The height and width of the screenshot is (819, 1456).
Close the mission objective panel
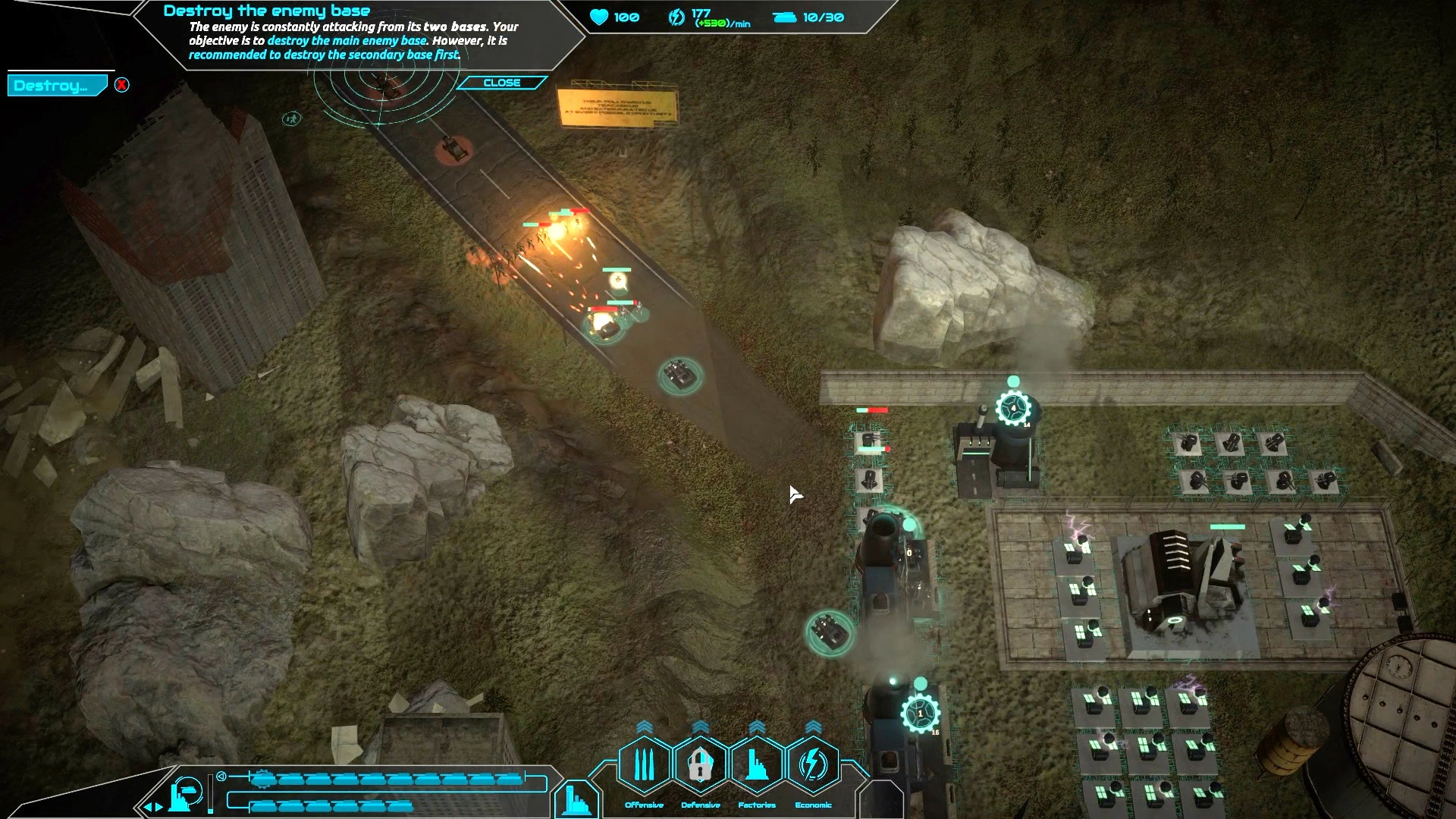click(x=501, y=83)
